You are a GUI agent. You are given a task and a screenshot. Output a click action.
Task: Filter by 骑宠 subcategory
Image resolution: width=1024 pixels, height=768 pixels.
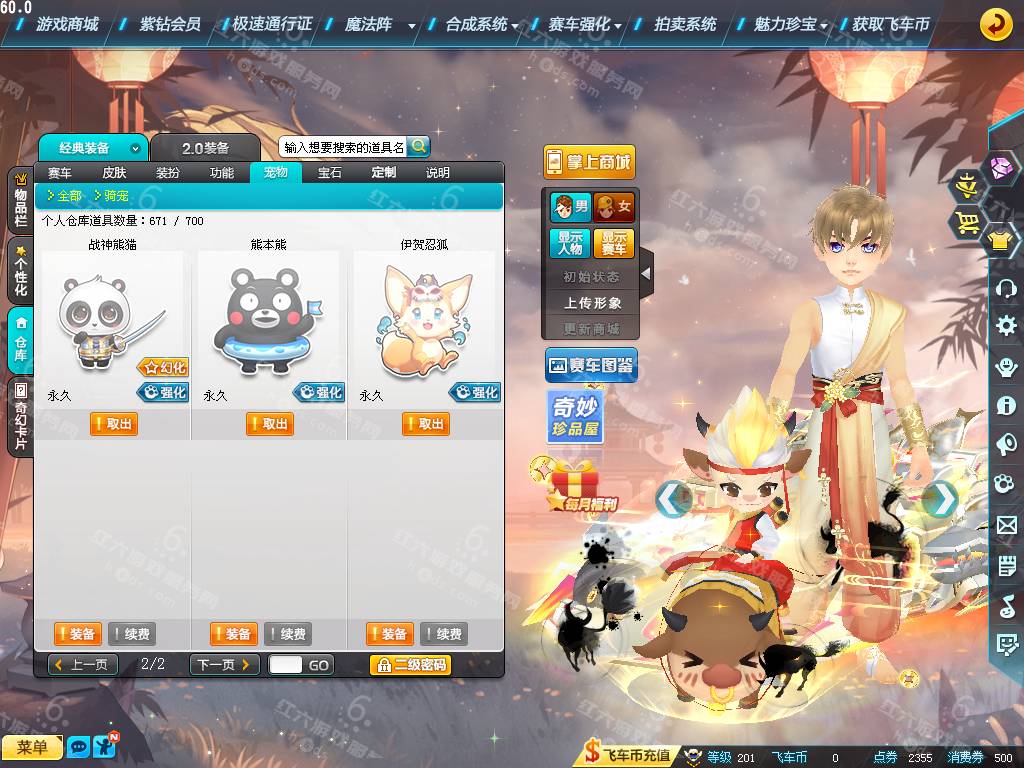(x=111, y=196)
